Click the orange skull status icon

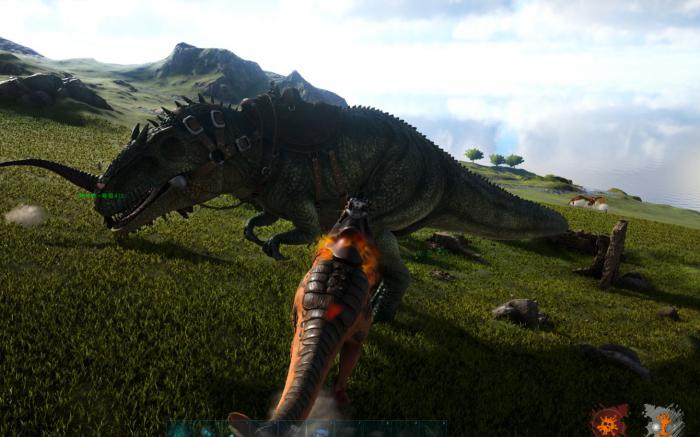pos(609,420)
